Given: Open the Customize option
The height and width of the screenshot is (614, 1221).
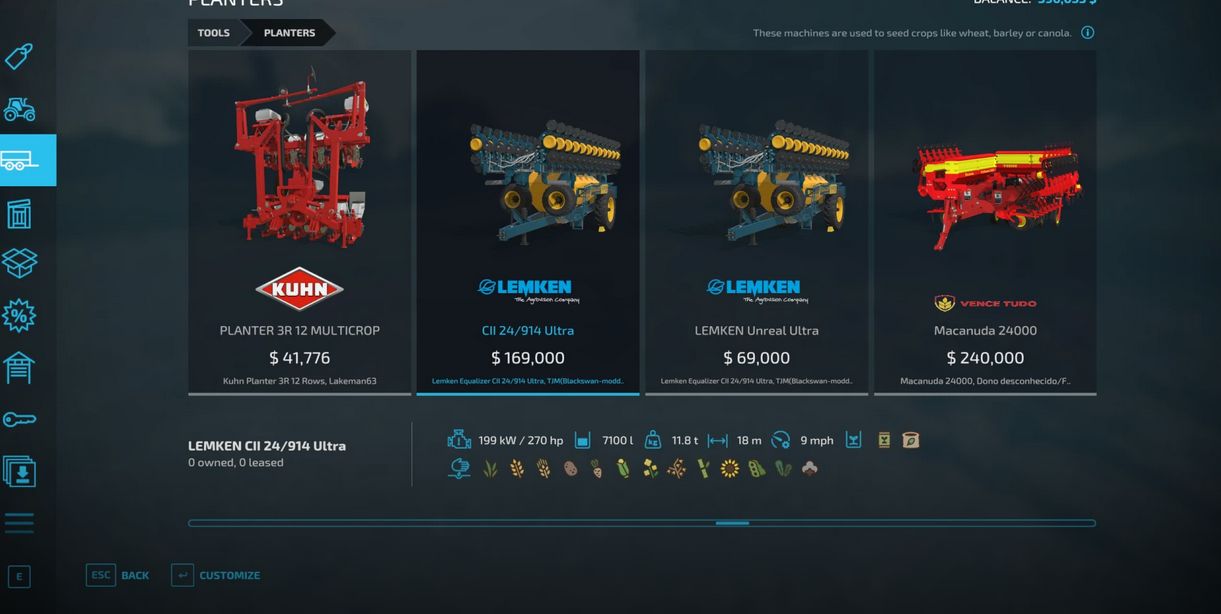Looking at the screenshot, I should (229, 575).
